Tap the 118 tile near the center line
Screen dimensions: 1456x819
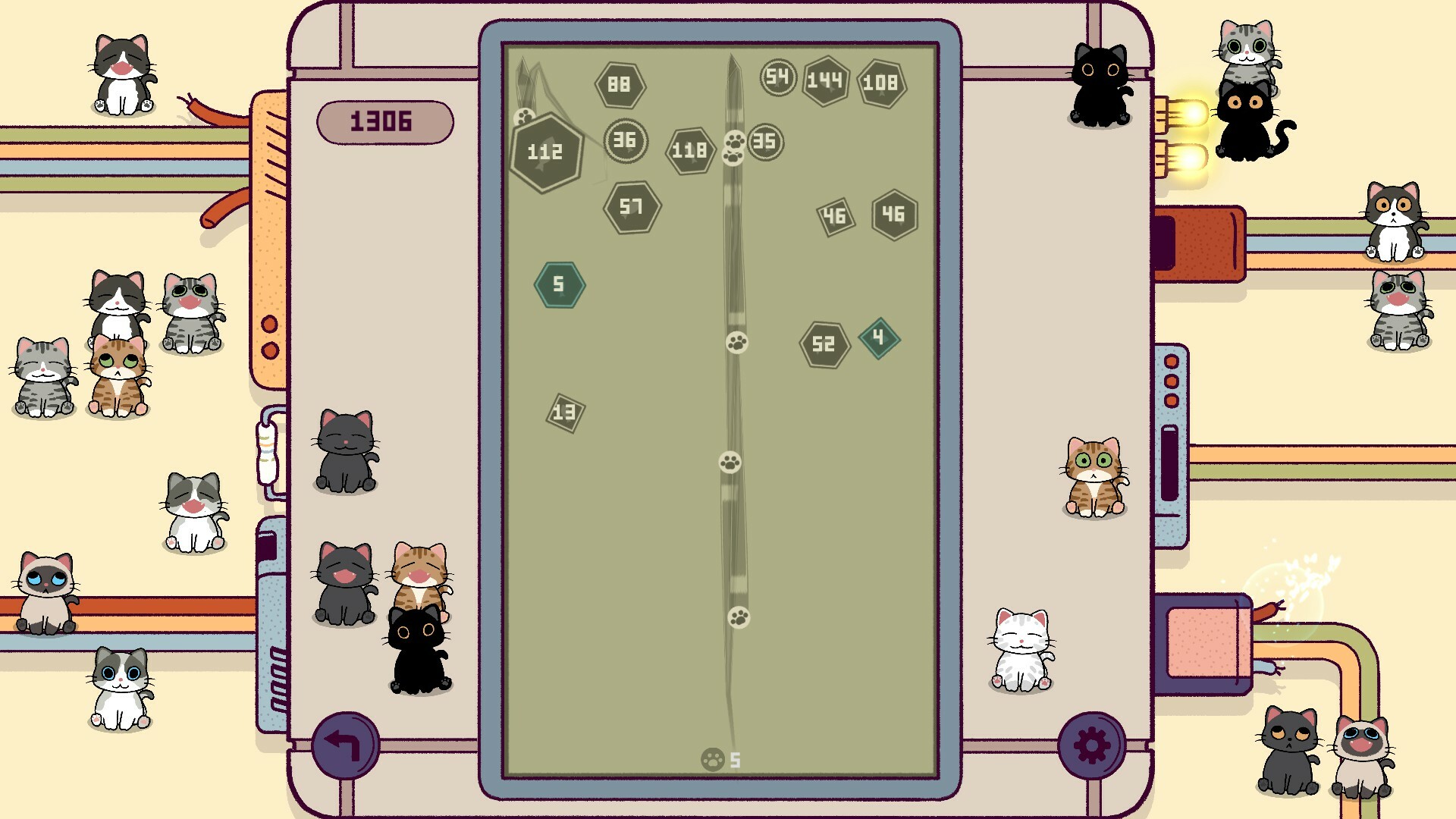[689, 150]
